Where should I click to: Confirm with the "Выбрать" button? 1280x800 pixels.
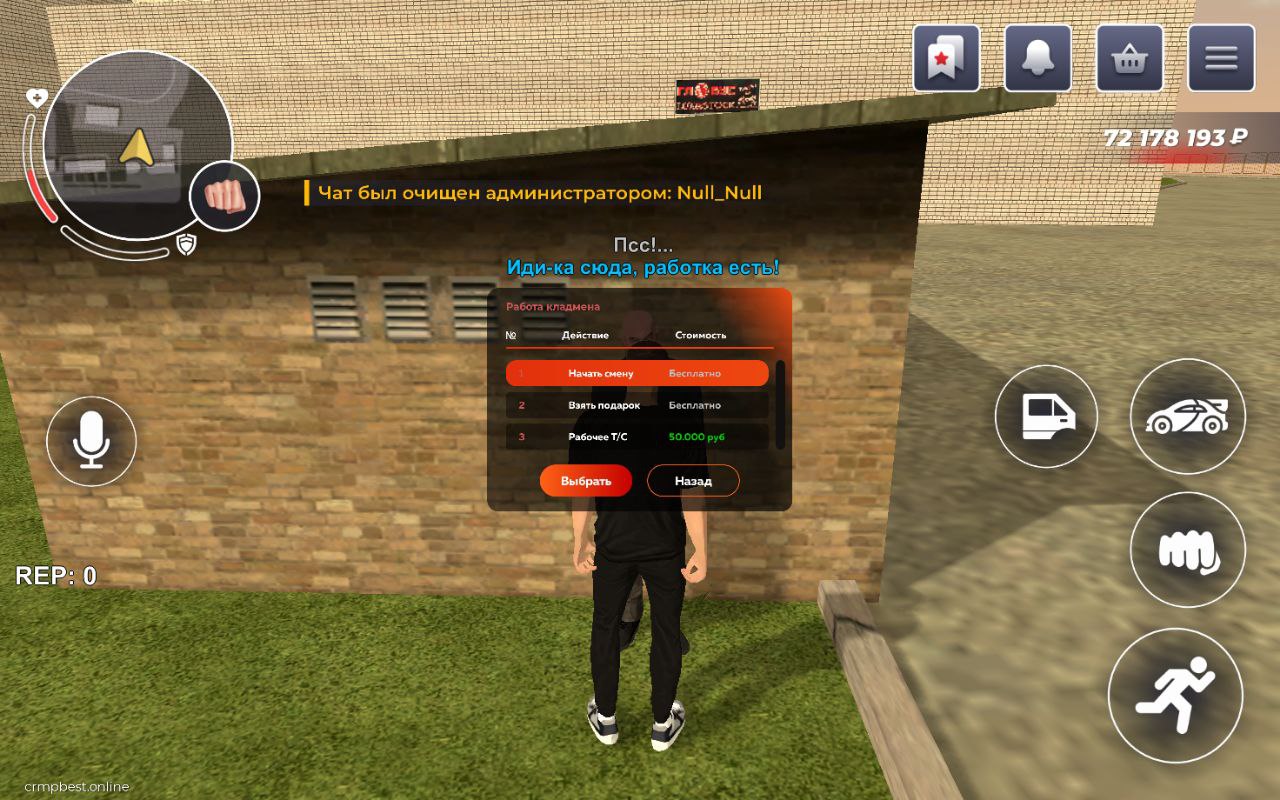[586, 481]
